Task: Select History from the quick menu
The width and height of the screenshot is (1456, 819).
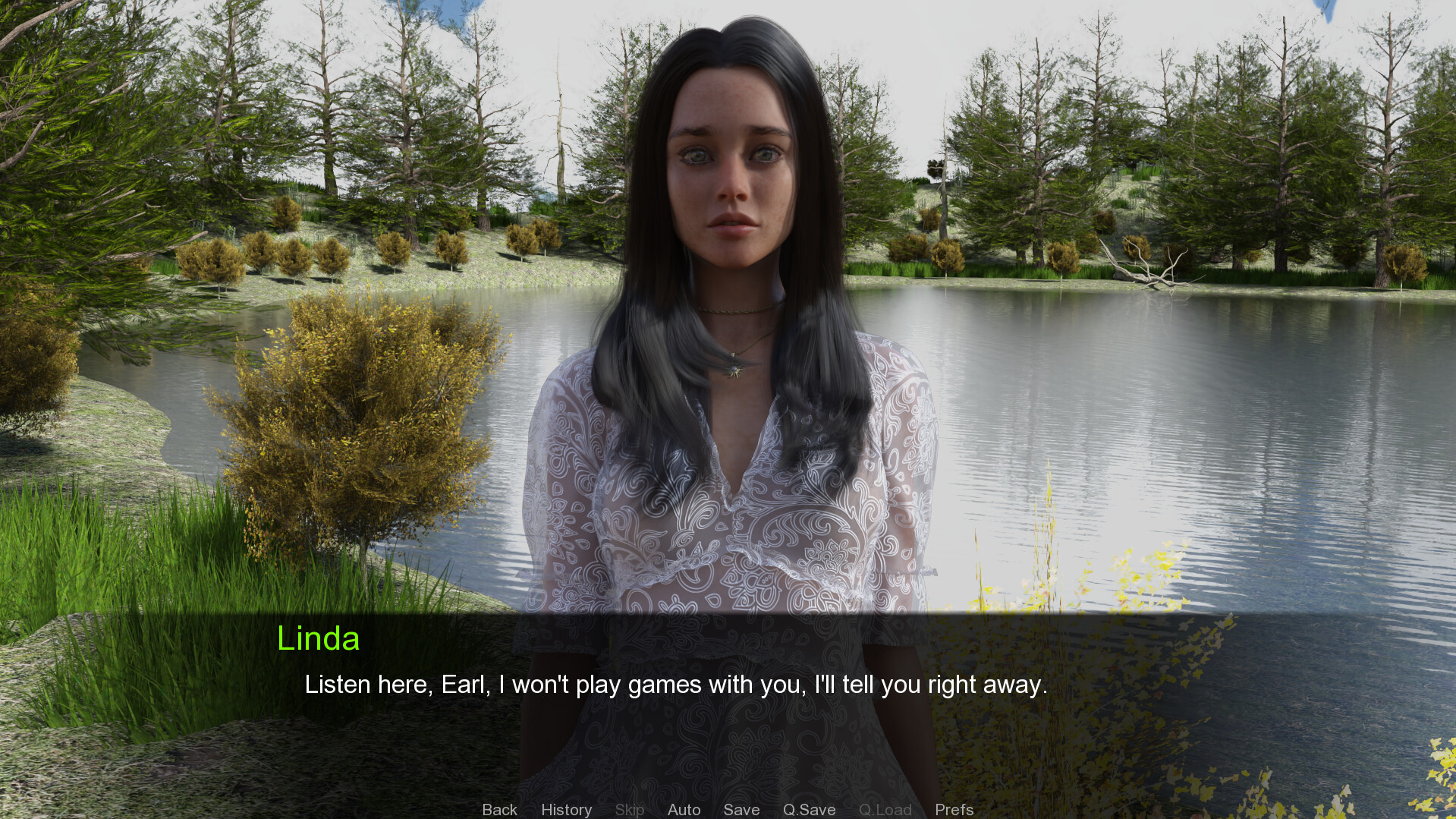Action: click(566, 809)
